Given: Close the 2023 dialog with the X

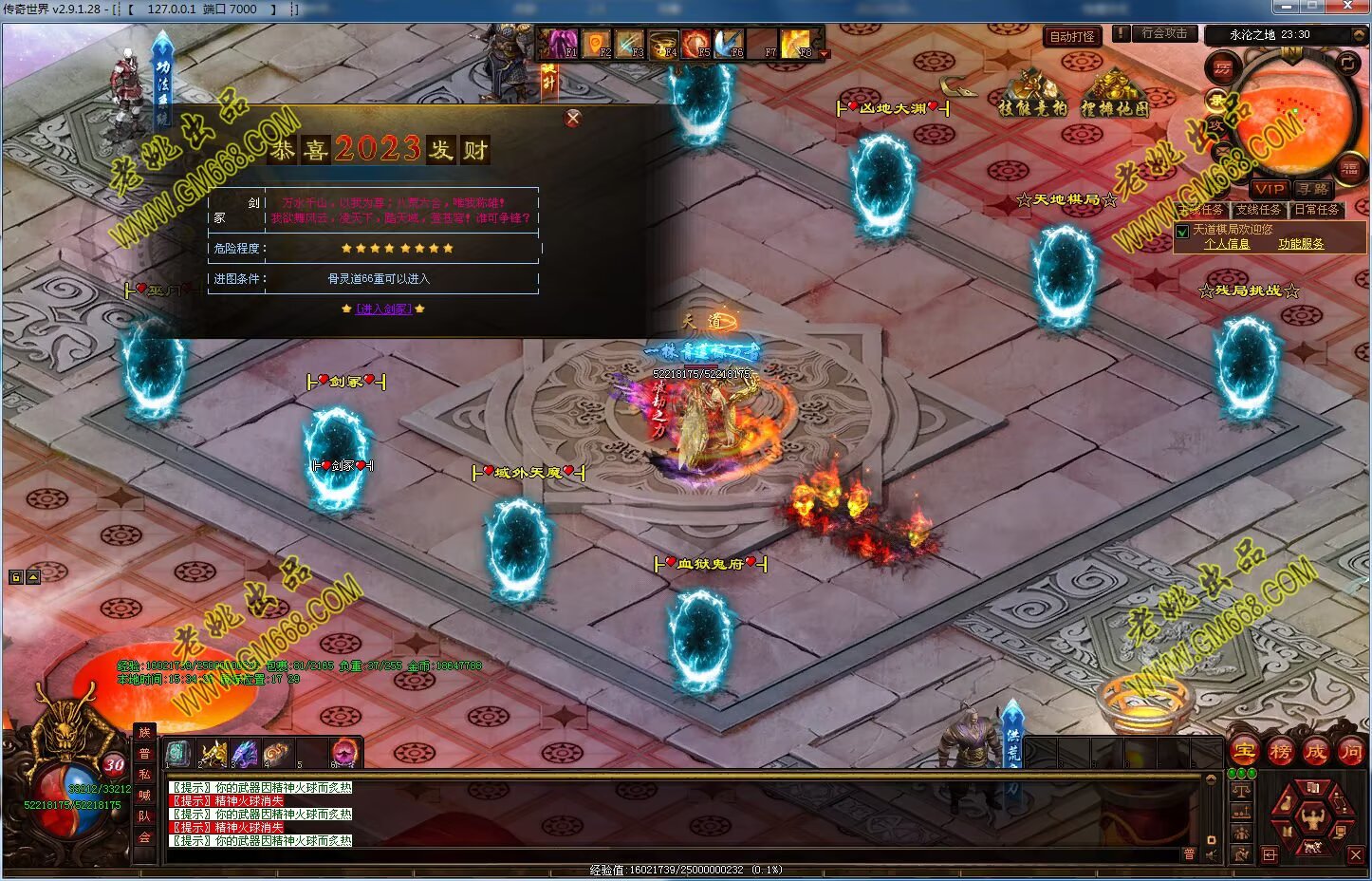Looking at the screenshot, I should pyautogui.click(x=572, y=119).
